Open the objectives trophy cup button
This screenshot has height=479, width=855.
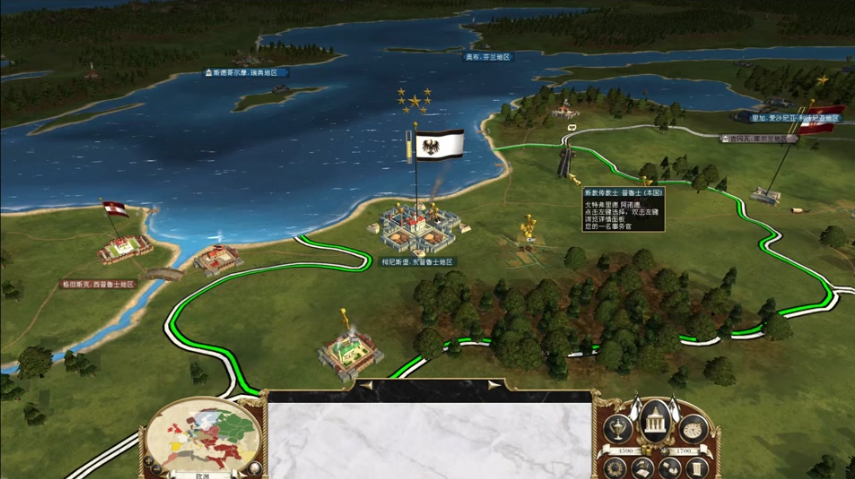point(619,429)
